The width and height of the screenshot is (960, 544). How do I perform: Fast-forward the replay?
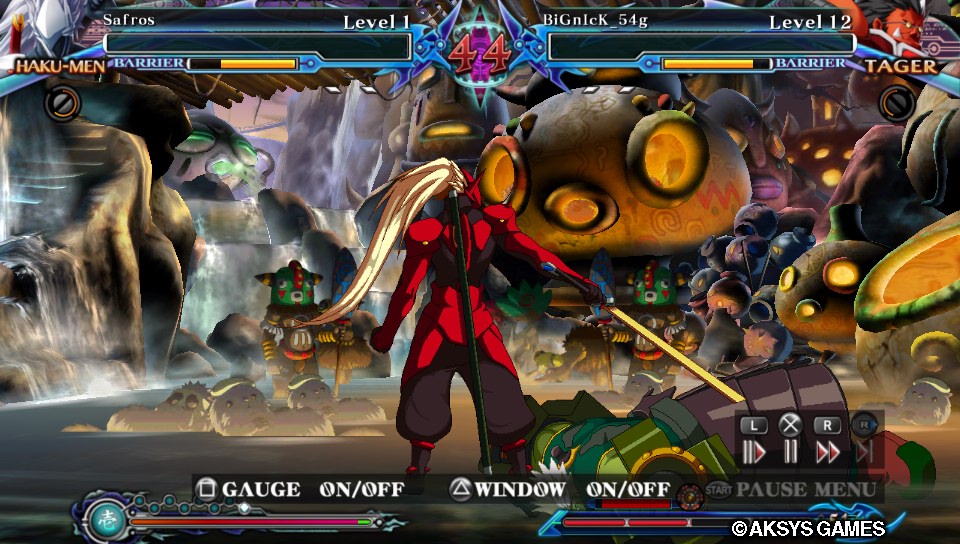pyautogui.click(x=827, y=452)
